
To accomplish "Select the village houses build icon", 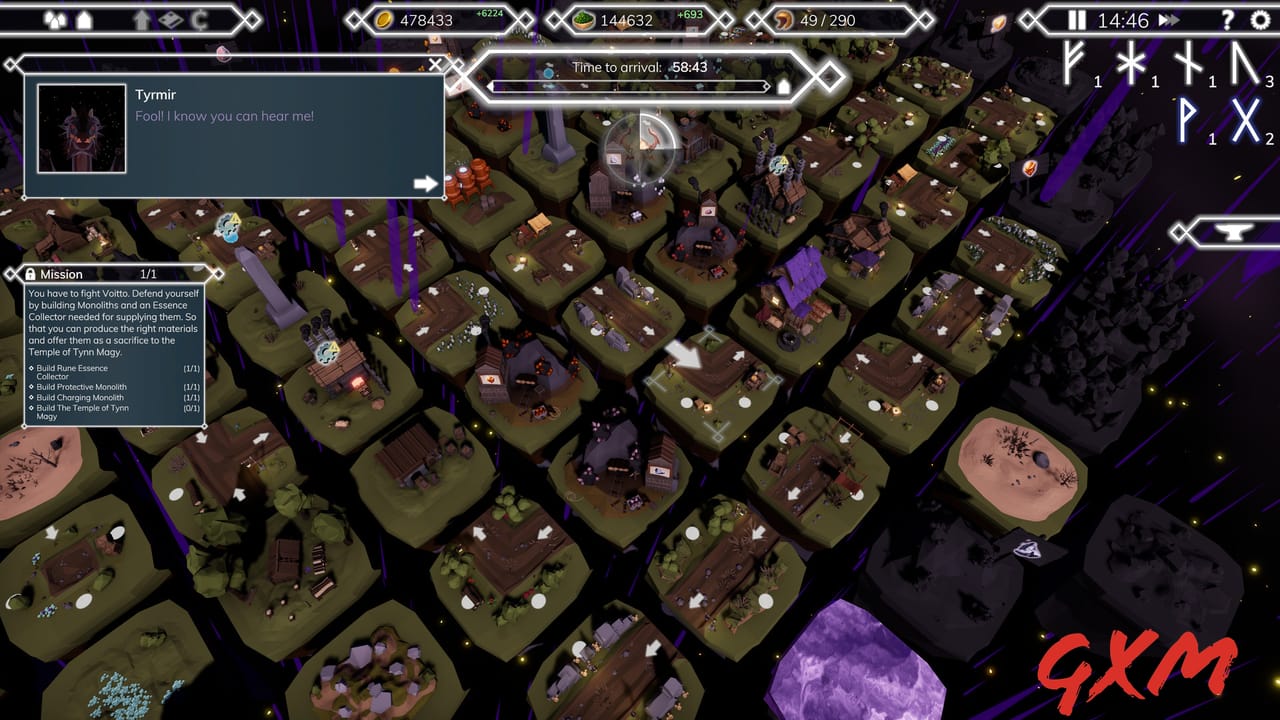I will click(57, 19).
